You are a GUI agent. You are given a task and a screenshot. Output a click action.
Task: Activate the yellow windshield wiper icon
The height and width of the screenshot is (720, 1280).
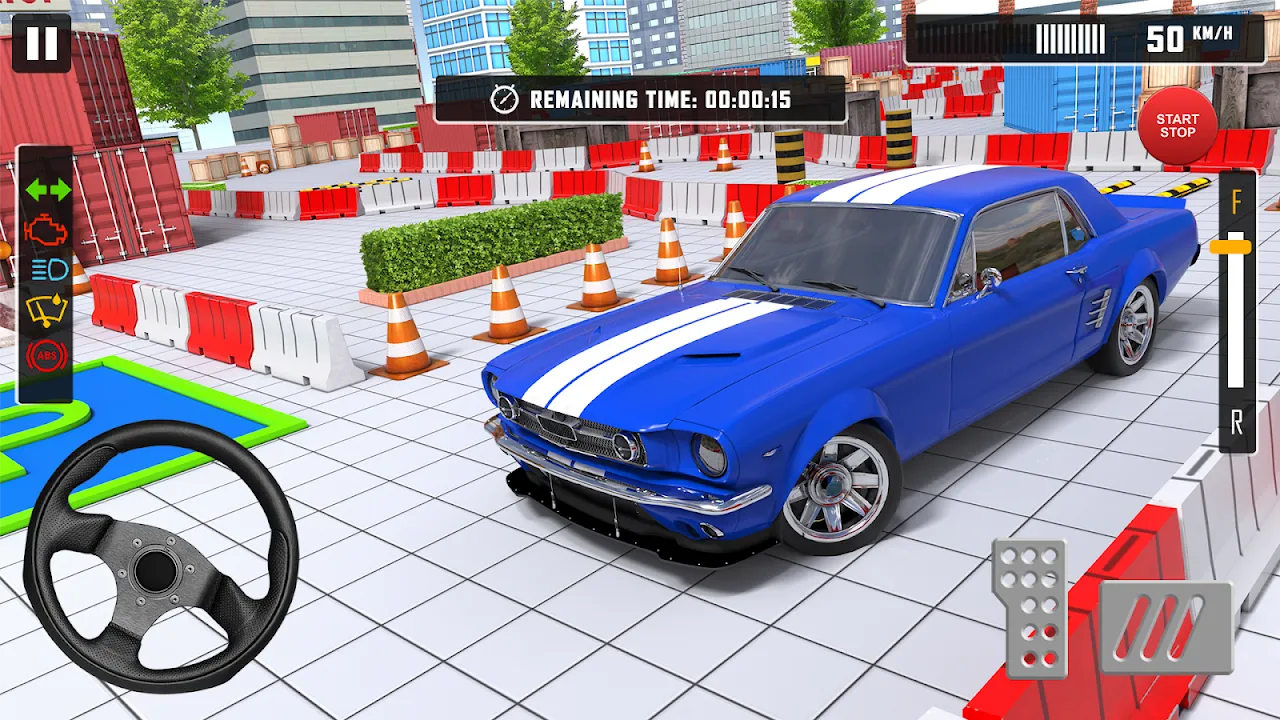(x=47, y=311)
